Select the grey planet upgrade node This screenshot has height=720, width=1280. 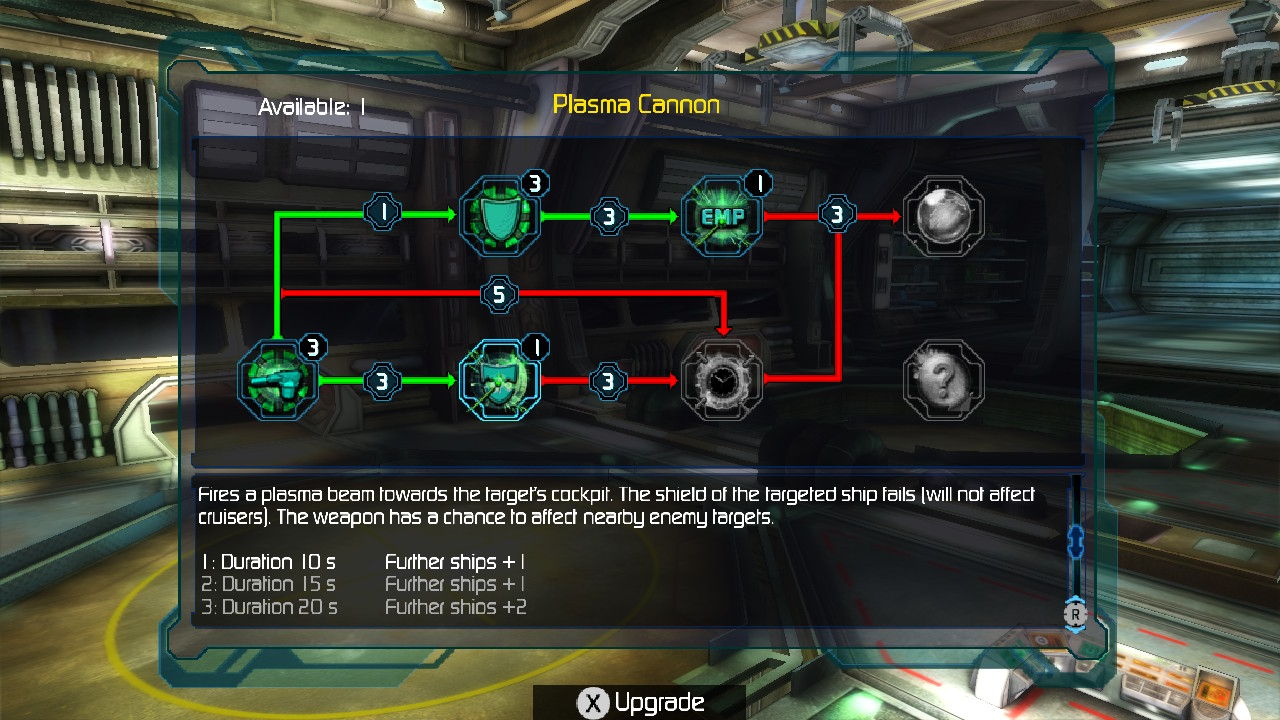click(943, 214)
